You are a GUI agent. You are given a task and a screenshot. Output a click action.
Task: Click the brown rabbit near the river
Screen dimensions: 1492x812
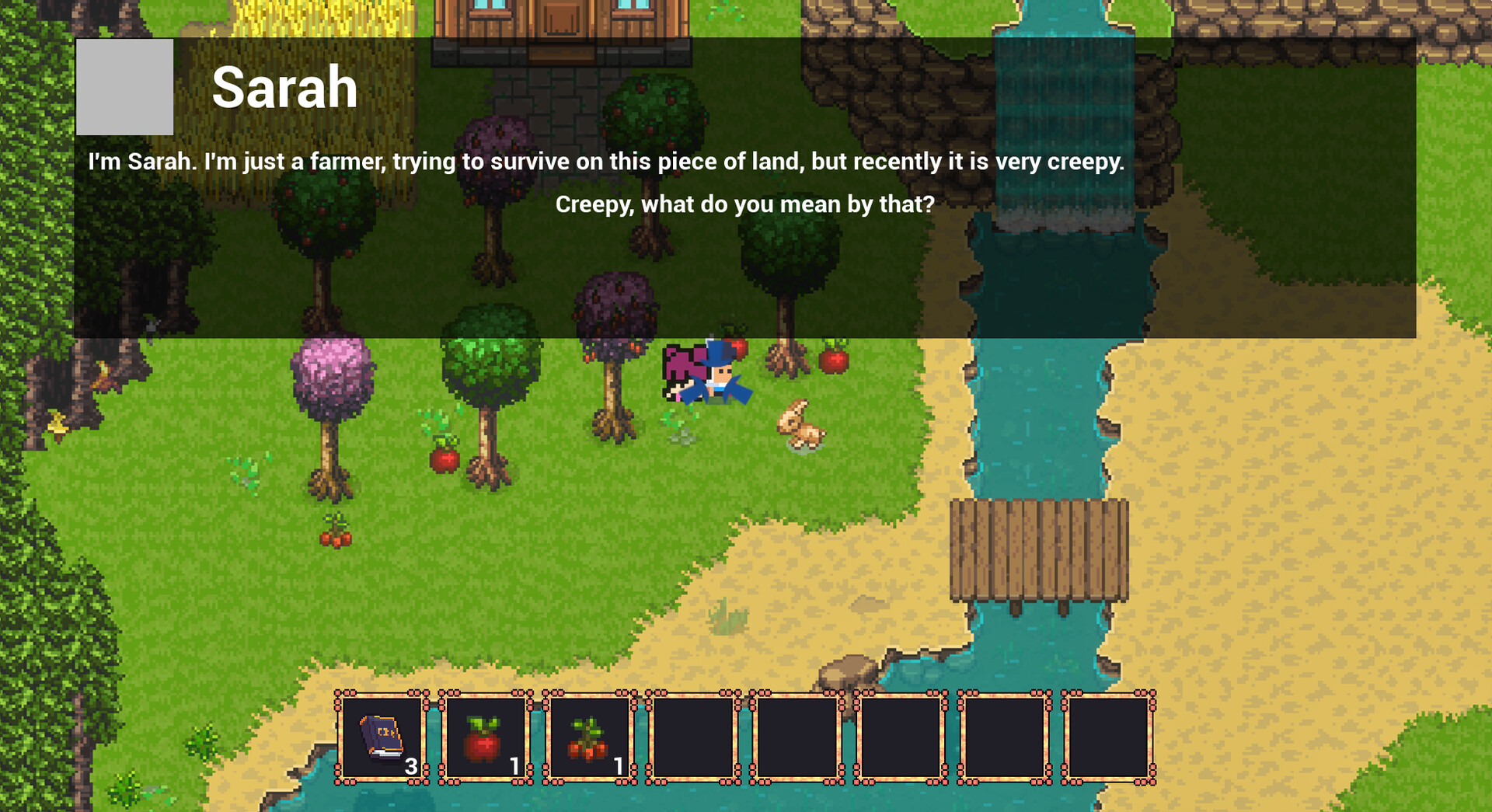pos(800,423)
